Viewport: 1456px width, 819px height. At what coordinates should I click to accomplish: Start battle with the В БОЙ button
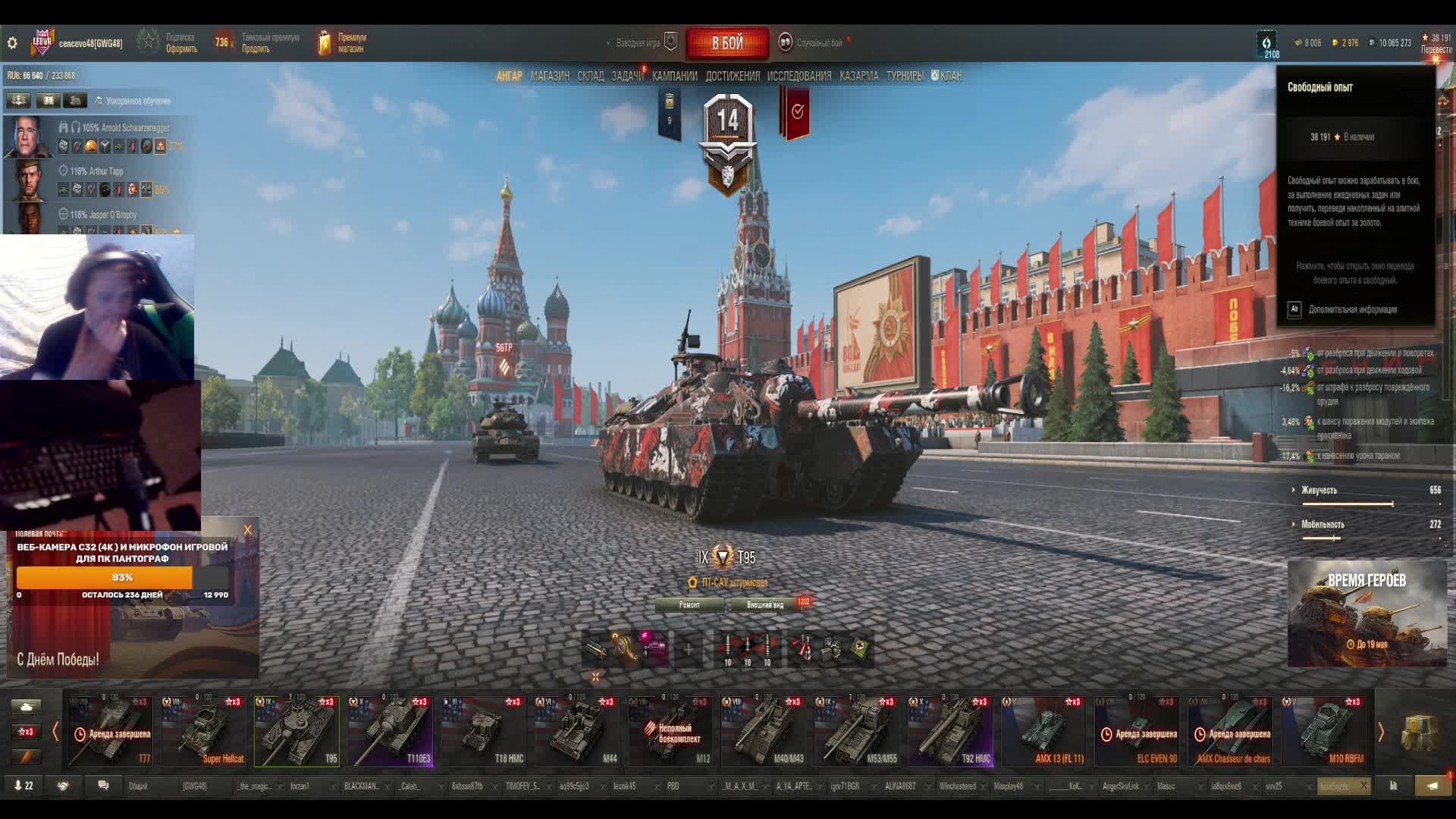point(726,43)
